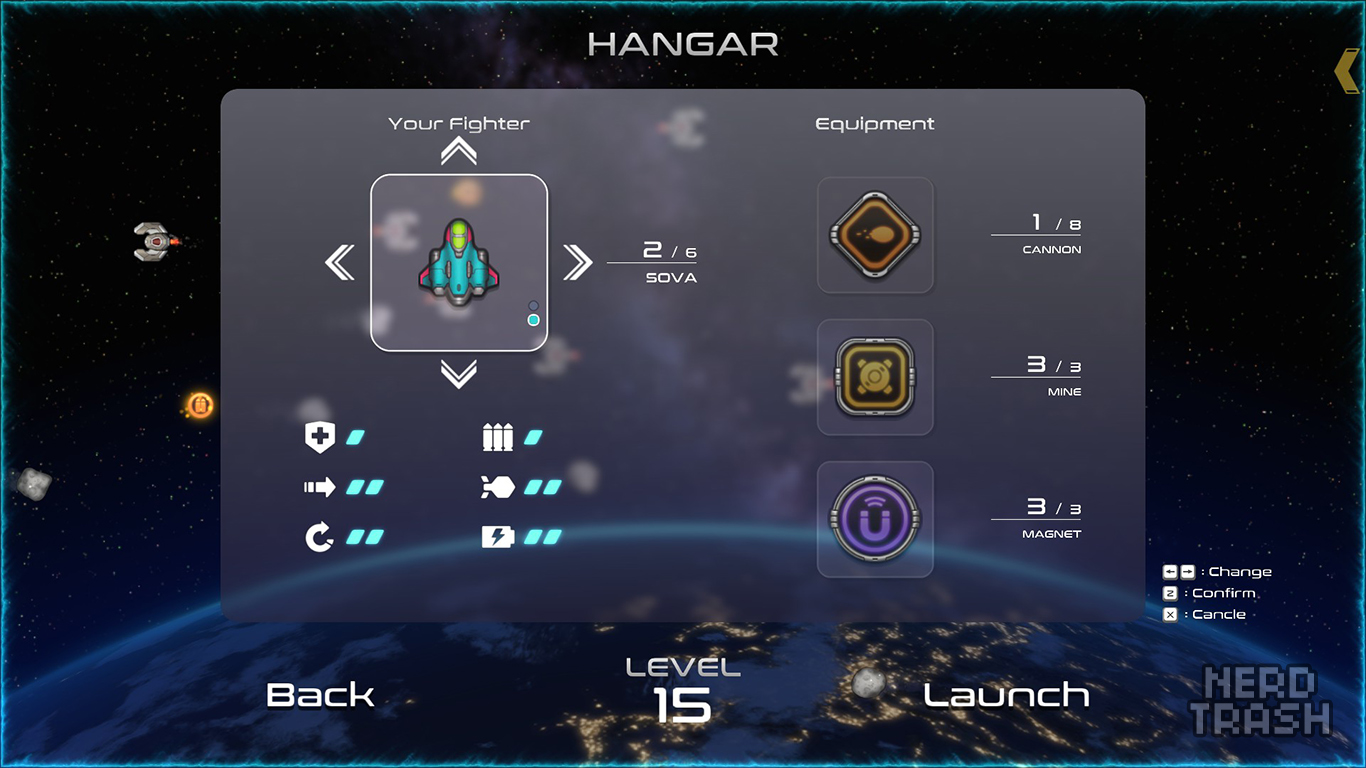Choose the Mine equipment slot

(x=875, y=377)
